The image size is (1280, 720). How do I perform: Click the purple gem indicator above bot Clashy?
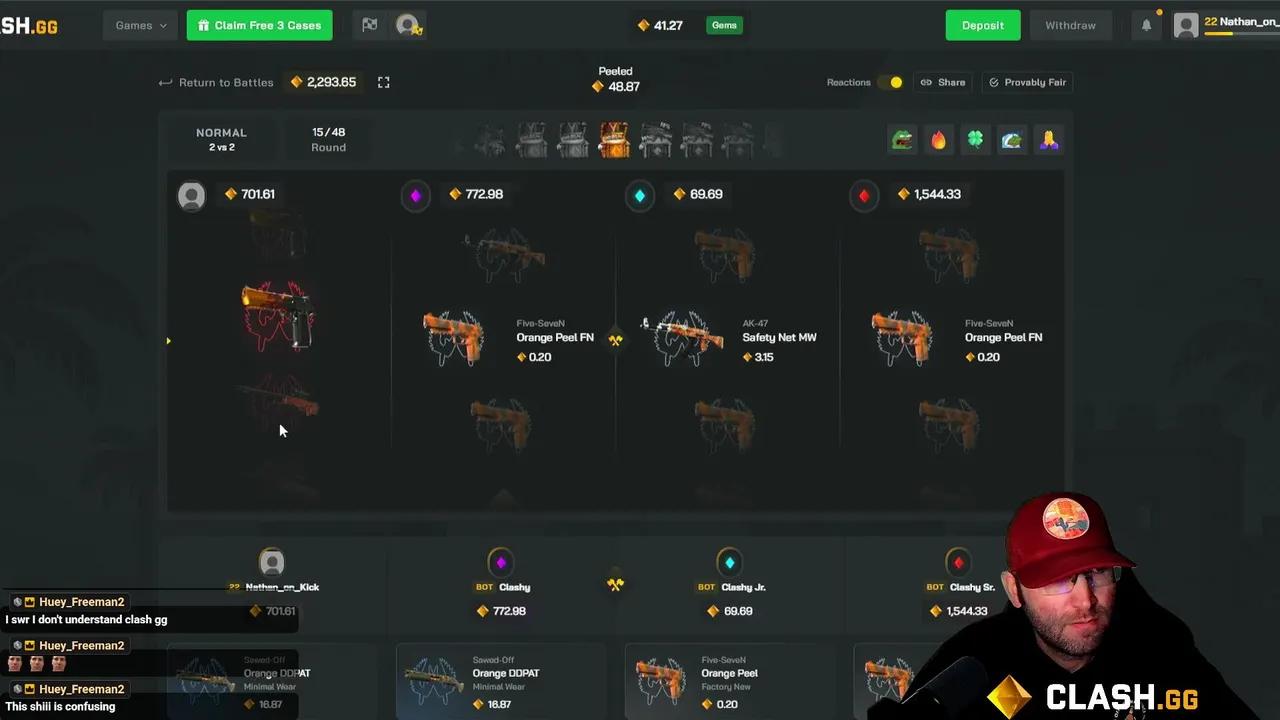[x=501, y=561]
